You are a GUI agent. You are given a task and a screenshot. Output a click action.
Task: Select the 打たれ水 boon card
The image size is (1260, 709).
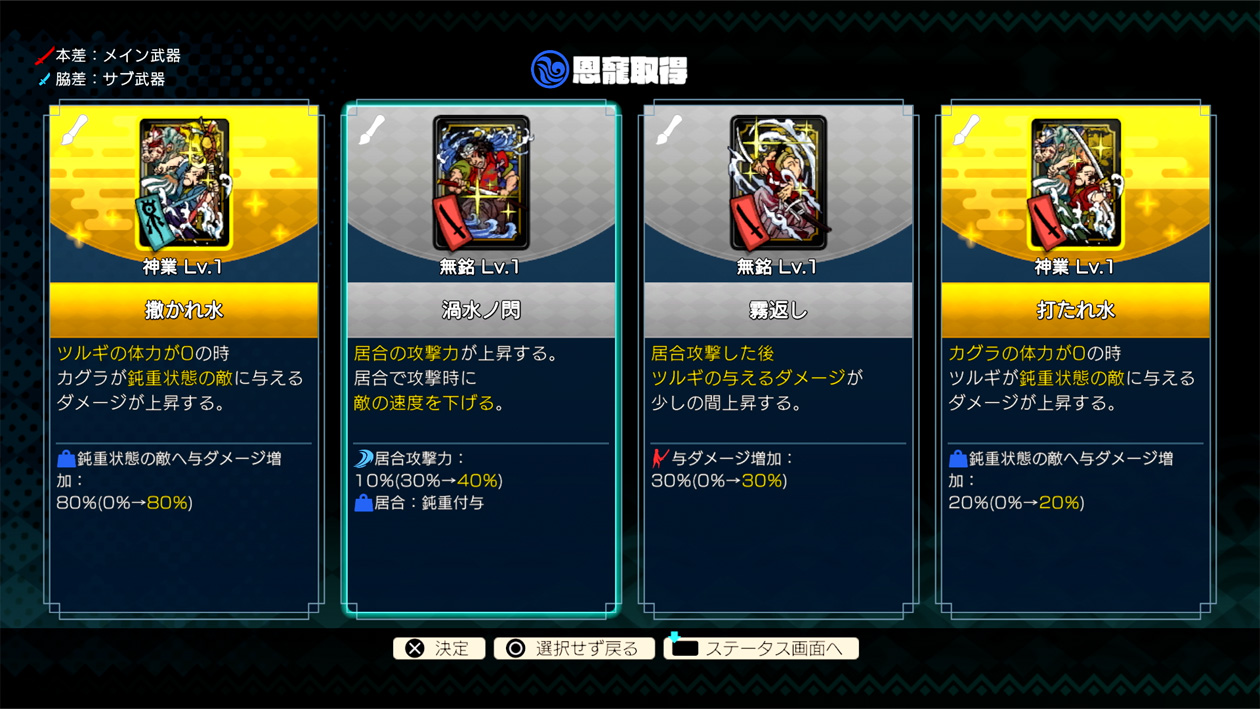[x=1075, y=360]
